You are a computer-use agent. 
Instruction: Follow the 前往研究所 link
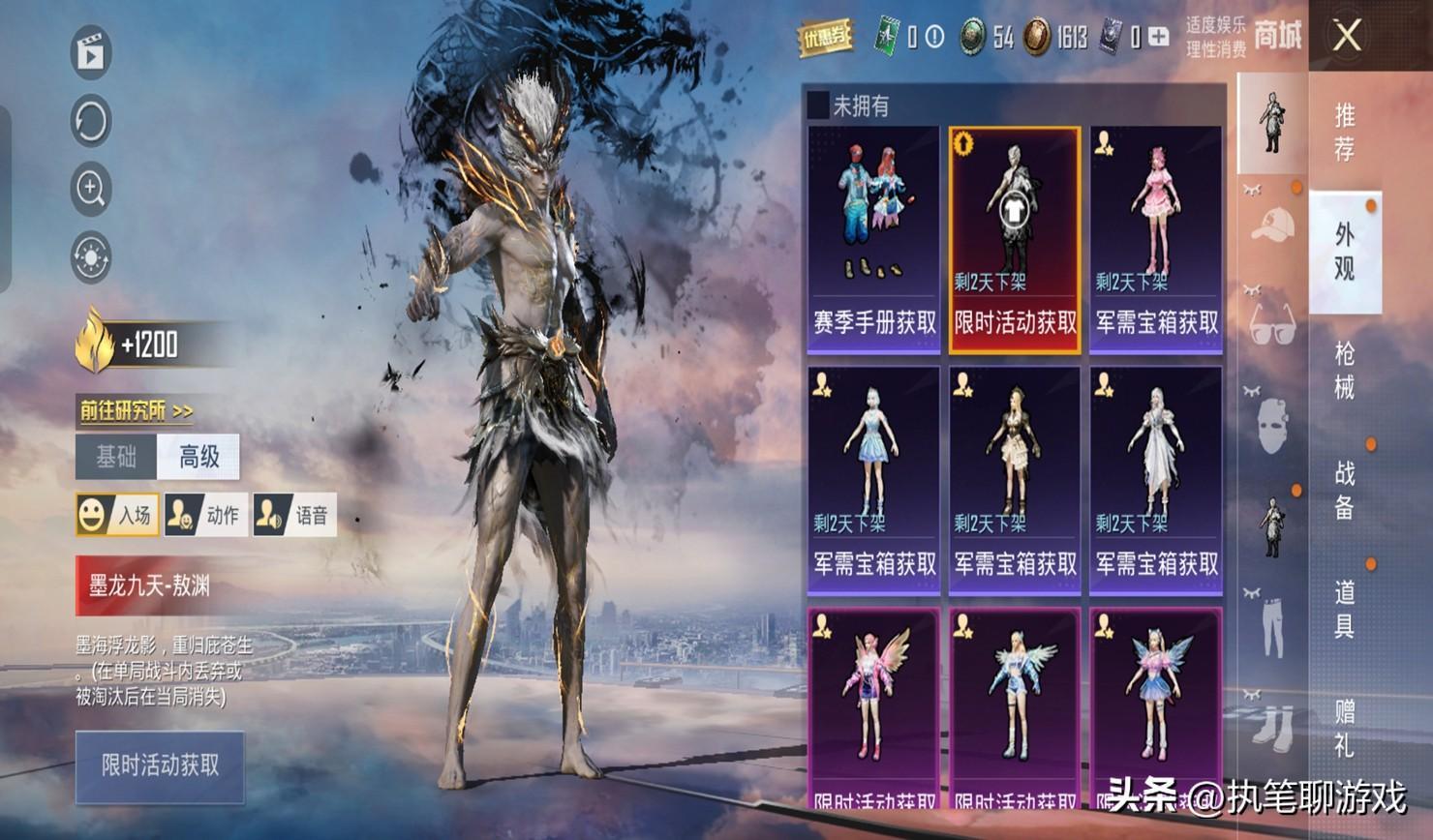click(x=136, y=411)
